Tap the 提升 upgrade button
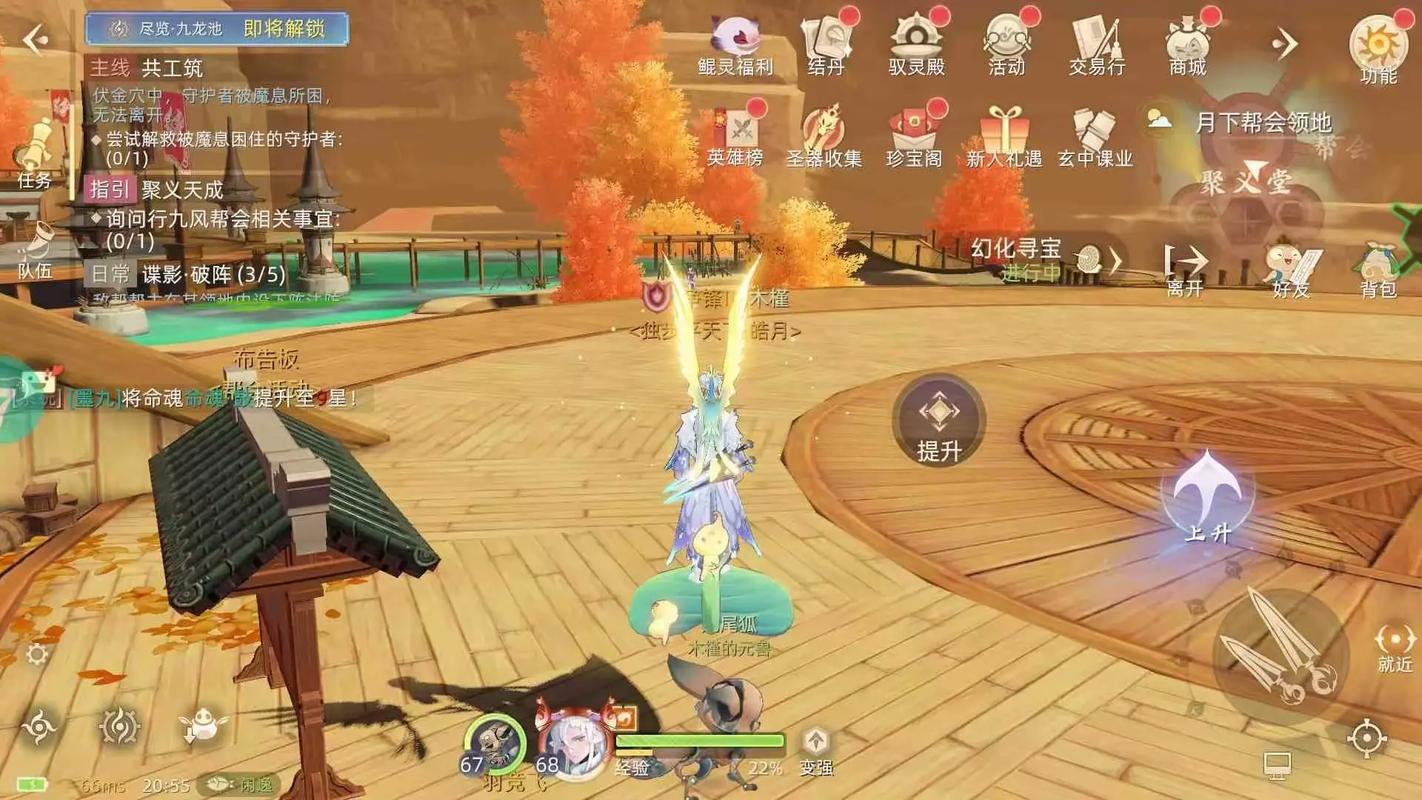Screen dimensions: 1422x800 pos(939,422)
